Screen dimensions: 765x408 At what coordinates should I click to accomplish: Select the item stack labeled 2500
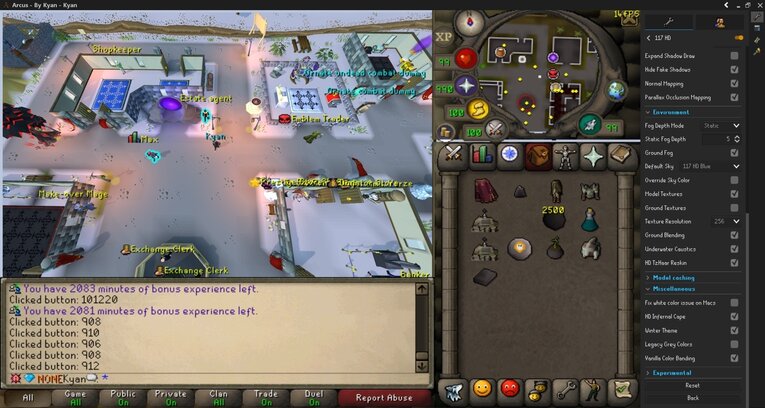tap(553, 218)
